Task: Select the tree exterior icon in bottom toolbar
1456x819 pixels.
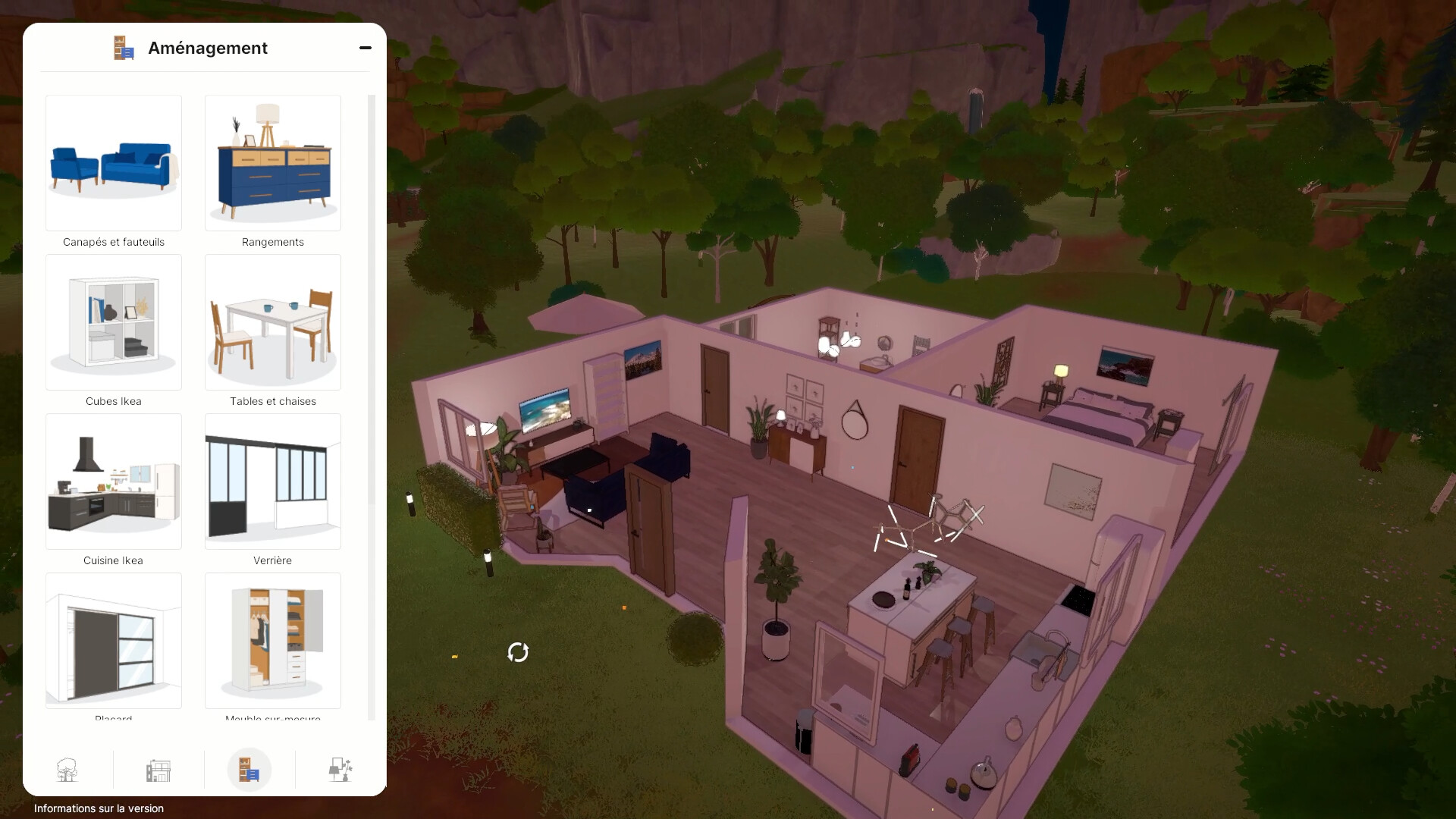Action: 67,770
